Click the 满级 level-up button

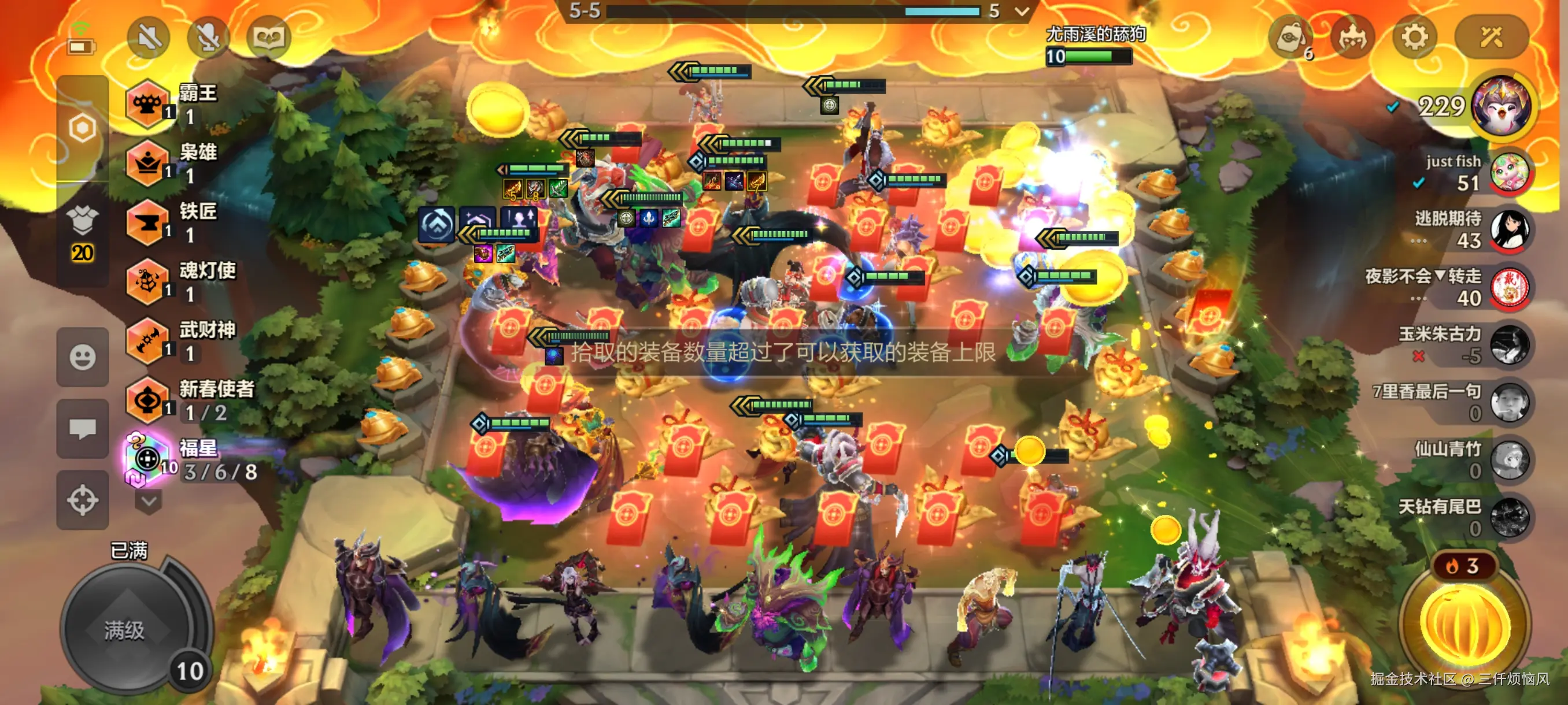(126, 629)
